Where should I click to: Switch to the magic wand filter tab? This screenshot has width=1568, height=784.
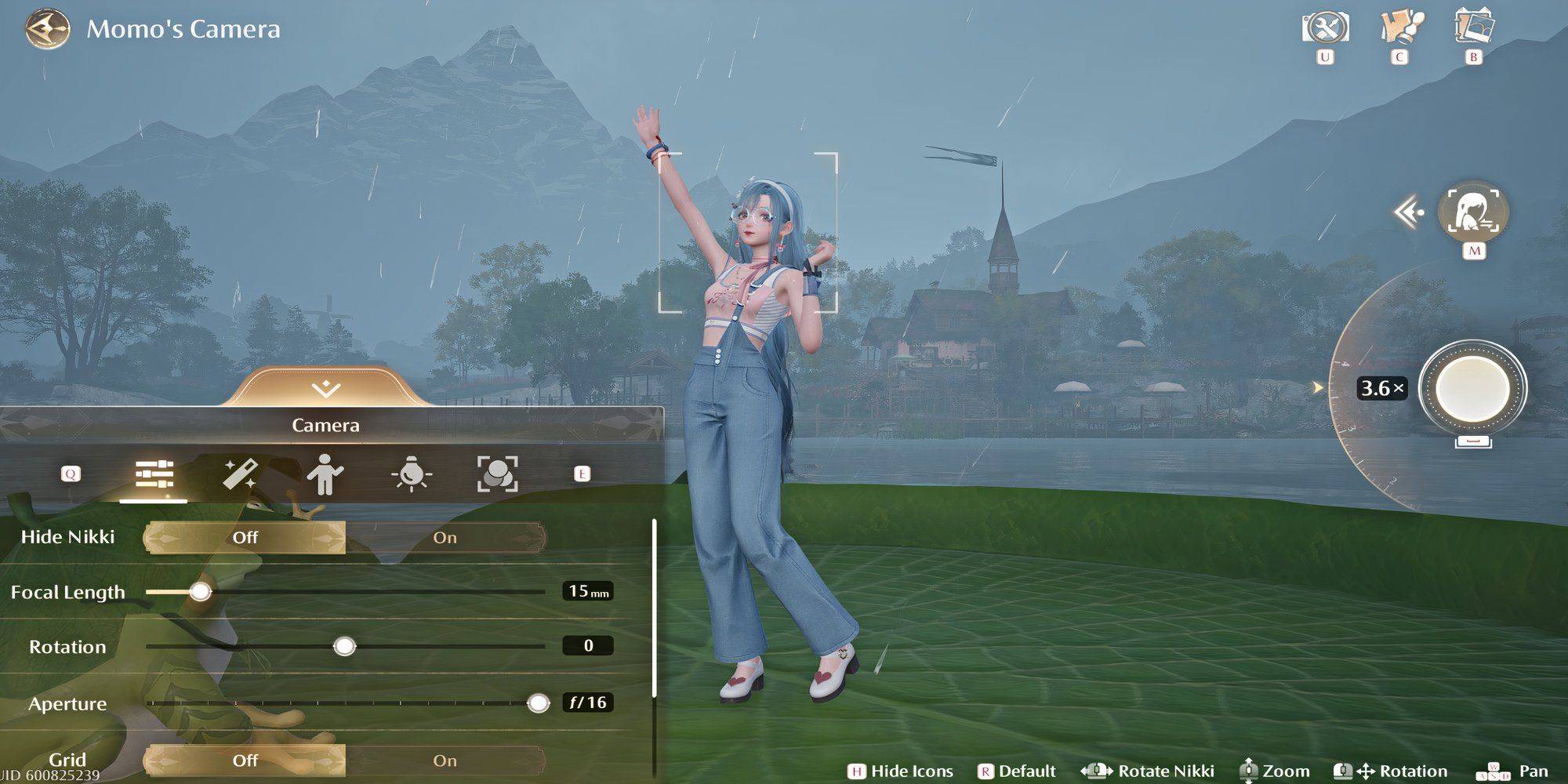tap(239, 474)
